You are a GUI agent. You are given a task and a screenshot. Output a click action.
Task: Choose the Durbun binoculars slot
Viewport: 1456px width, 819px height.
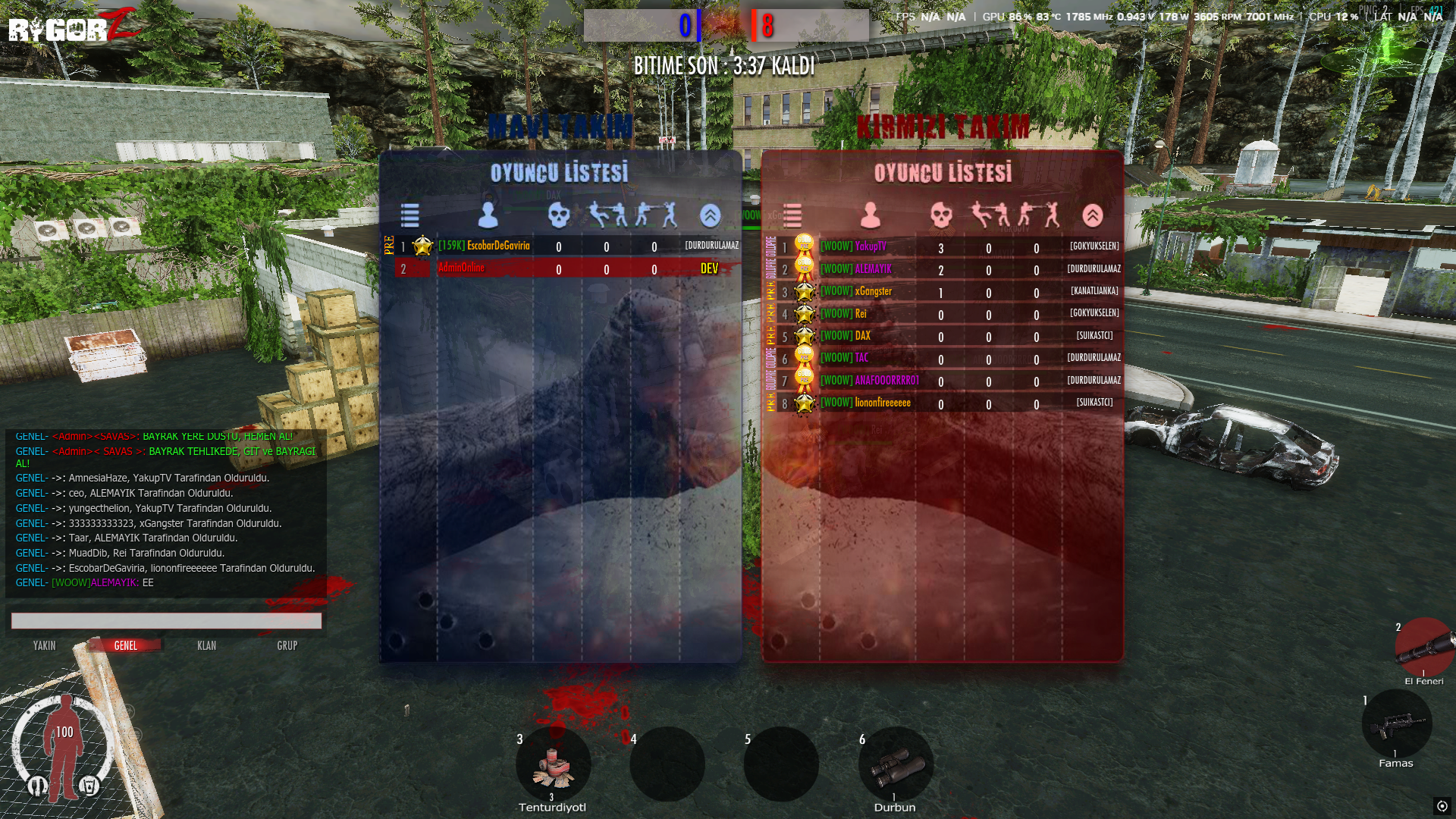896,764
